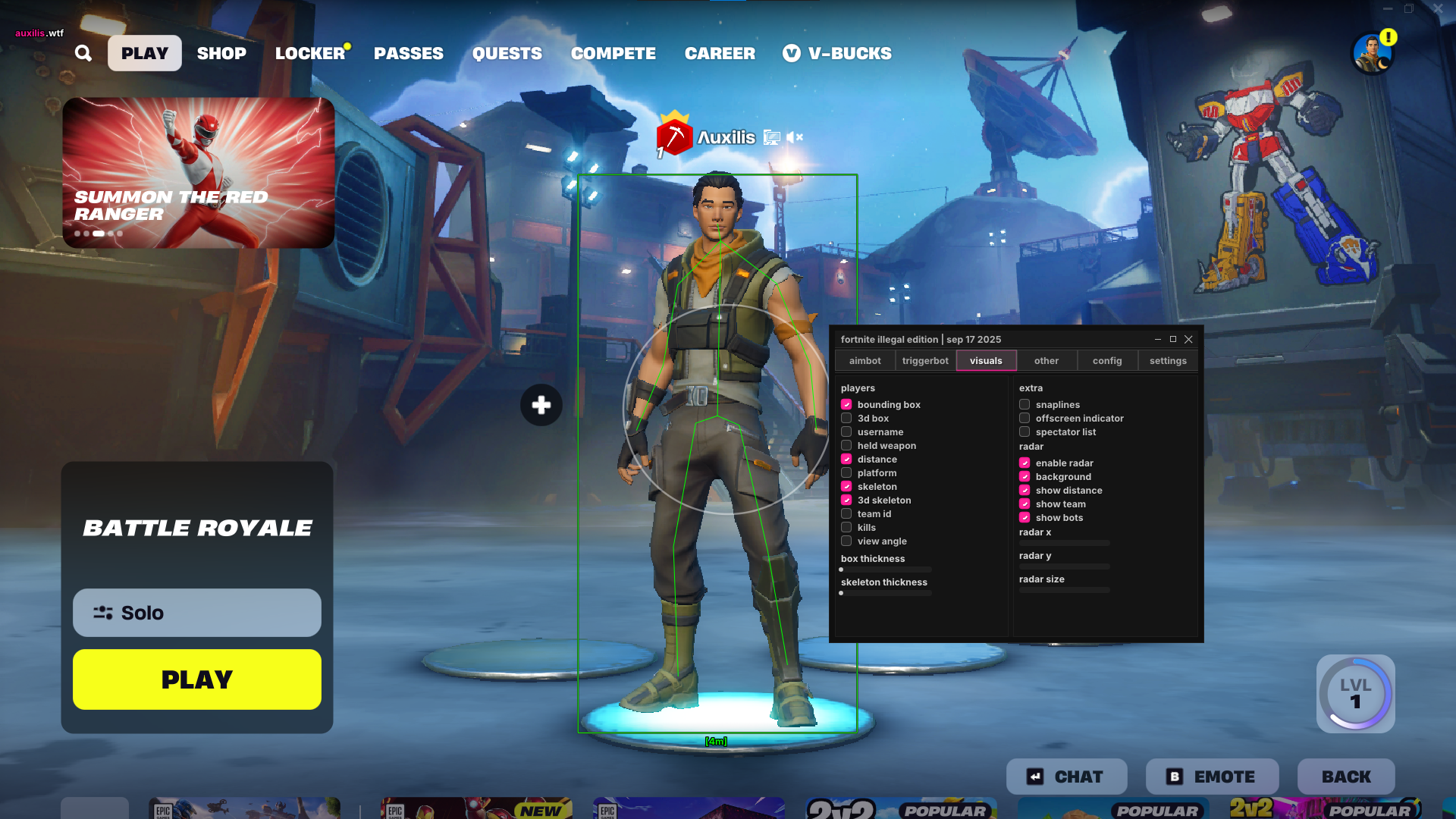Click the V-Bucks currency icon

pyautogui.click(x=791, y=53)
